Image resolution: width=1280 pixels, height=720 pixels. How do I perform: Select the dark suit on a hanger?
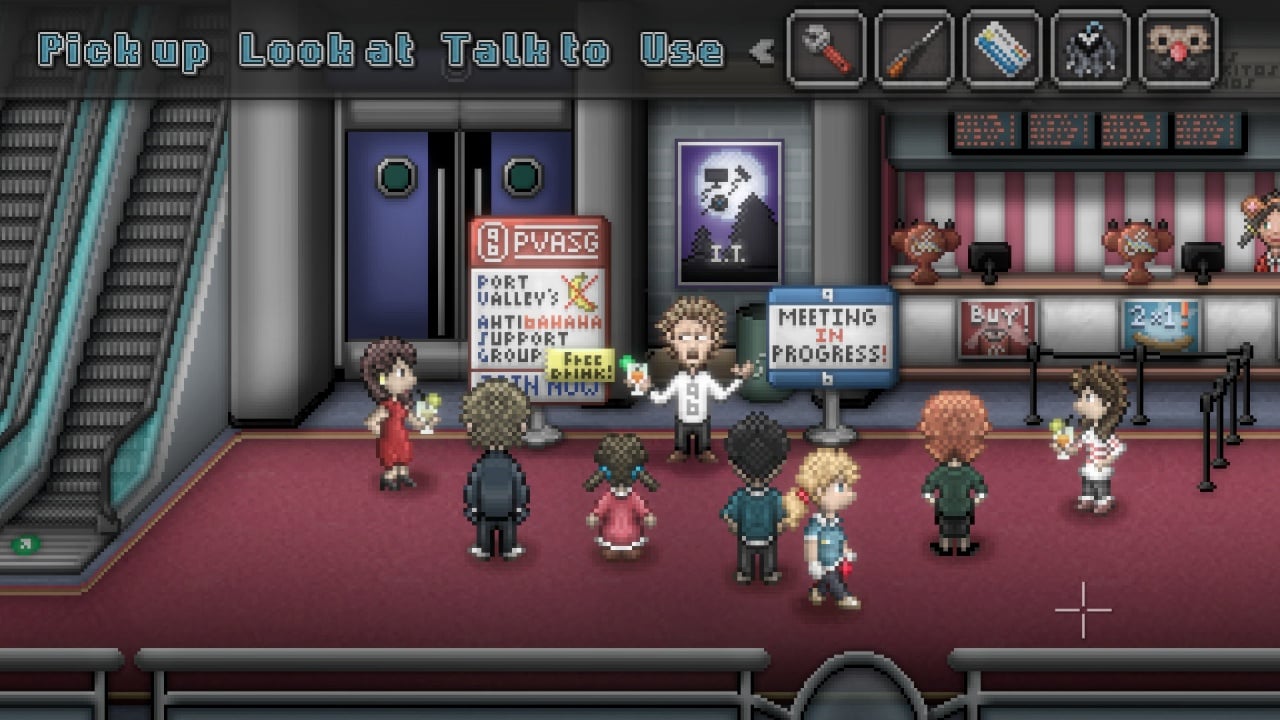[1090, 49]
